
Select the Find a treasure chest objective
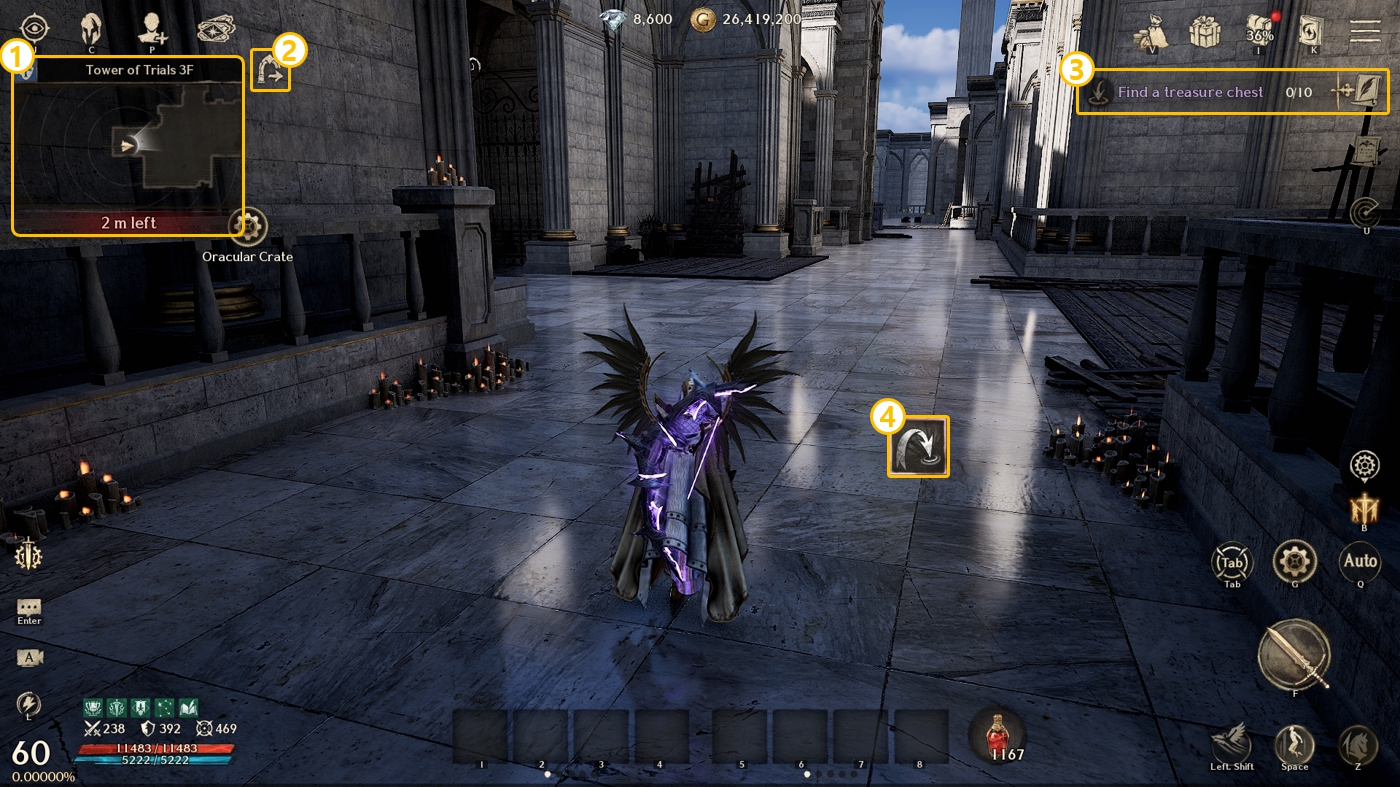pos(1189,92)
